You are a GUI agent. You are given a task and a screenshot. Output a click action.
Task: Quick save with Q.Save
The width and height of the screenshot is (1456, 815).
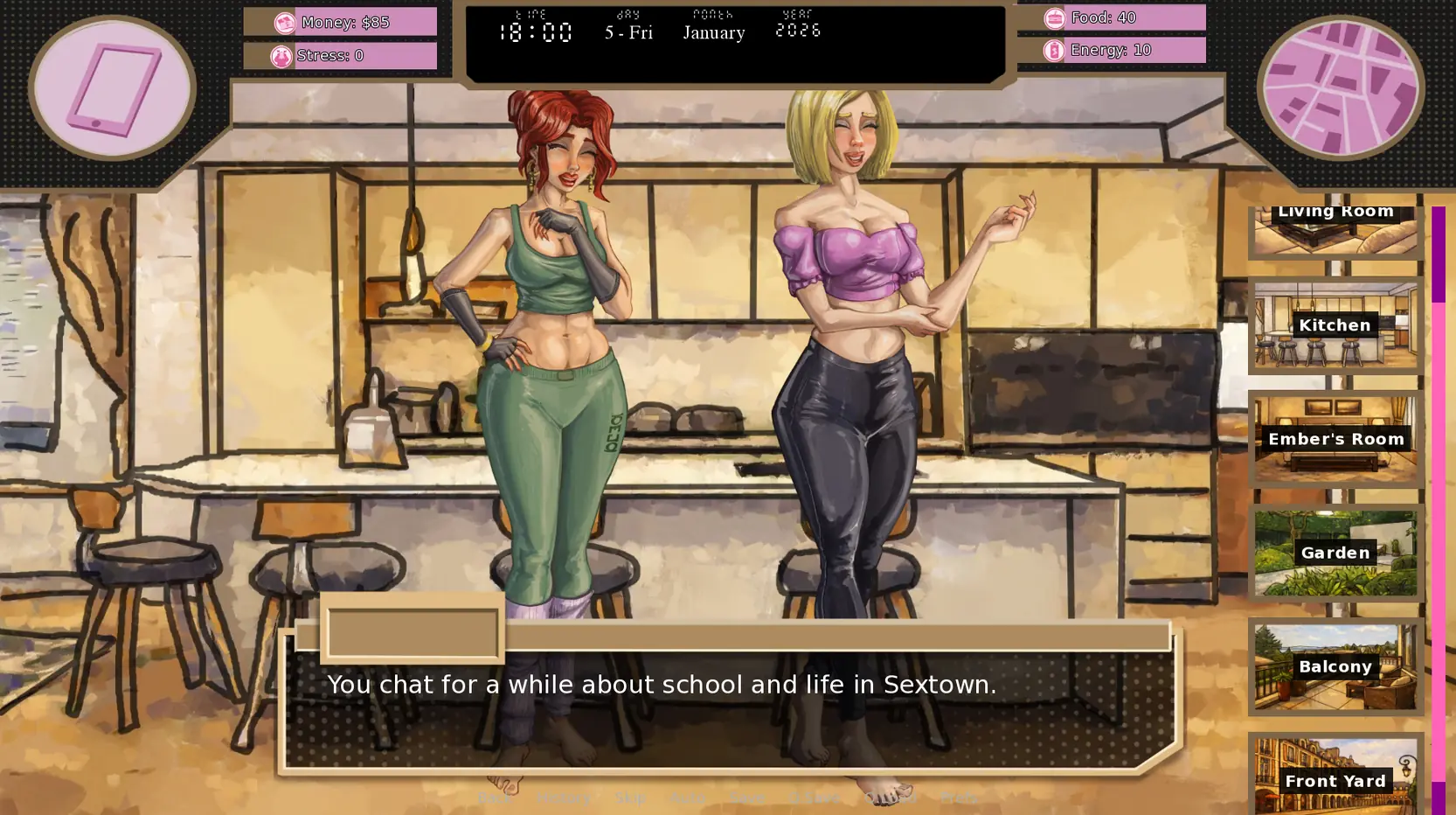coord(814,798)
